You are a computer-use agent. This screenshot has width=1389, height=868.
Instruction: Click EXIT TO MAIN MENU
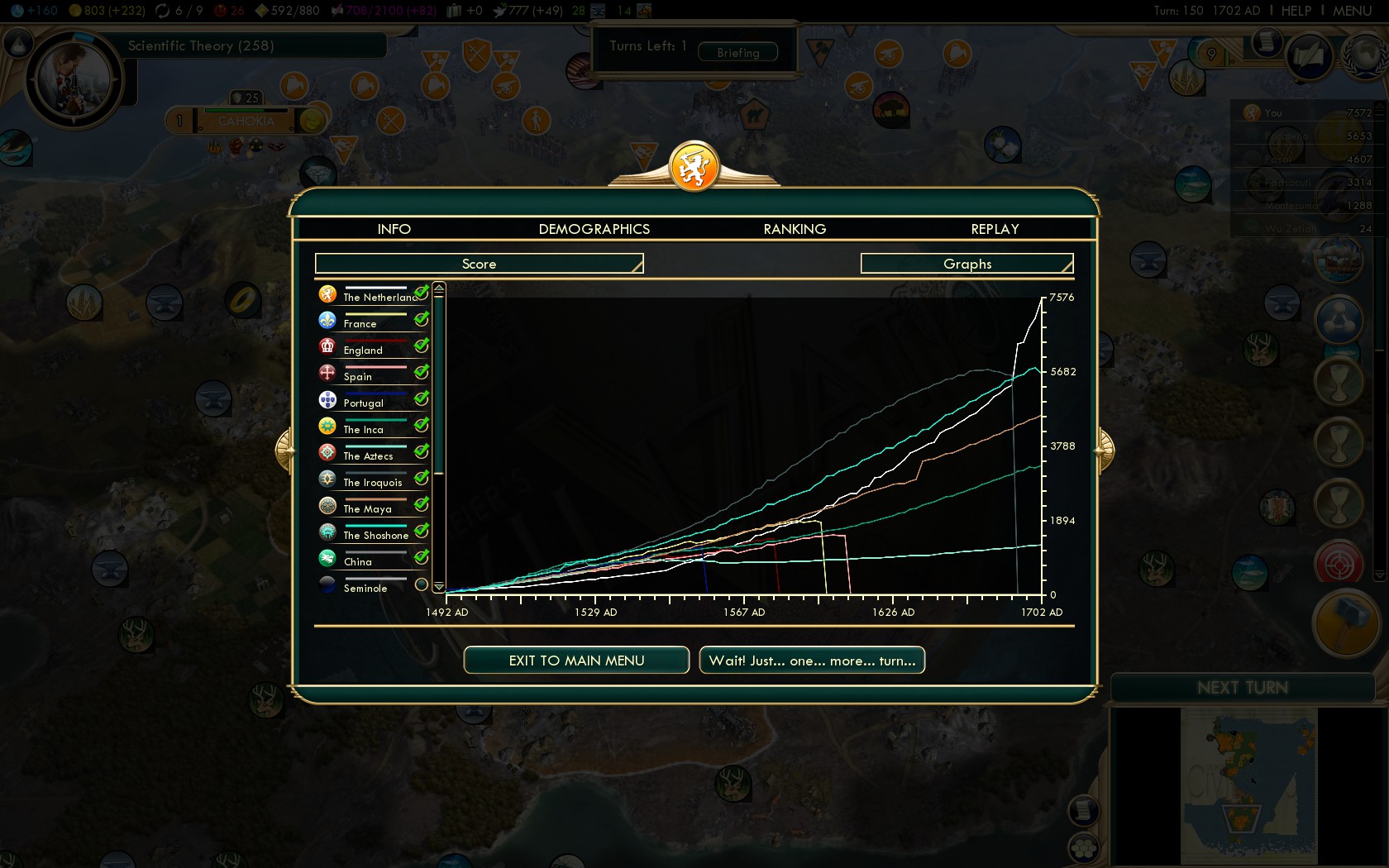[576, 661]
